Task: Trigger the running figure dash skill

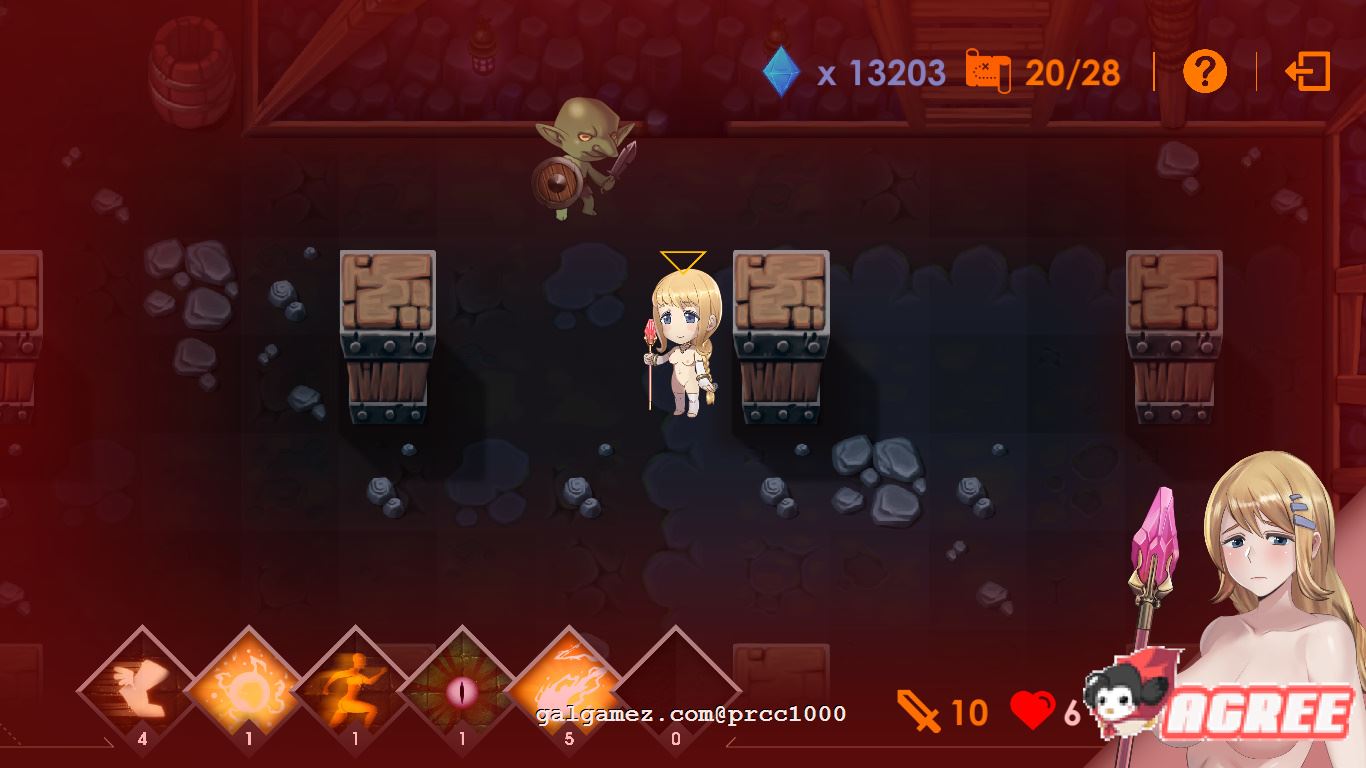Action: pos(356,689)
